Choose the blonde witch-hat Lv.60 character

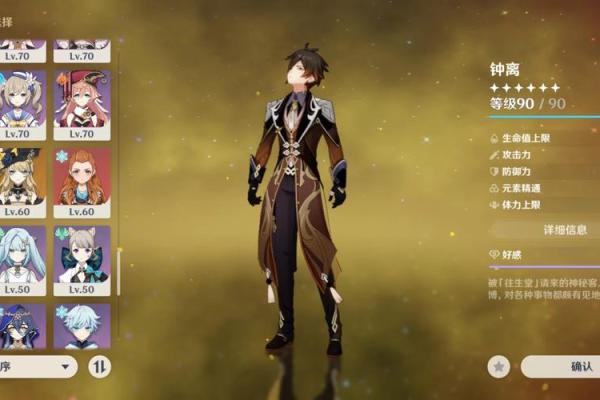point(19,180)
